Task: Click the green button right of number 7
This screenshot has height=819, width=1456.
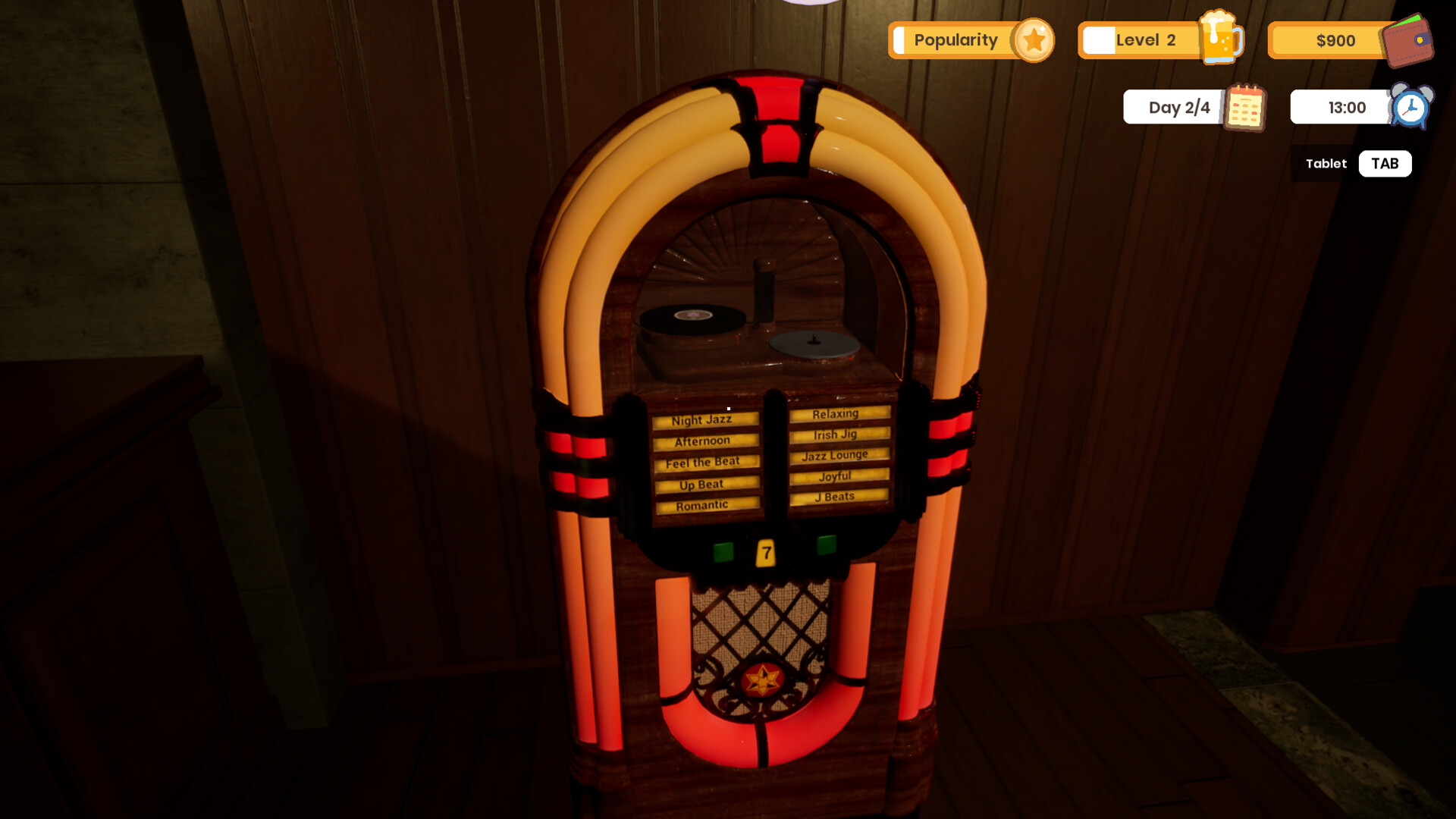Action: click(826, 544)
